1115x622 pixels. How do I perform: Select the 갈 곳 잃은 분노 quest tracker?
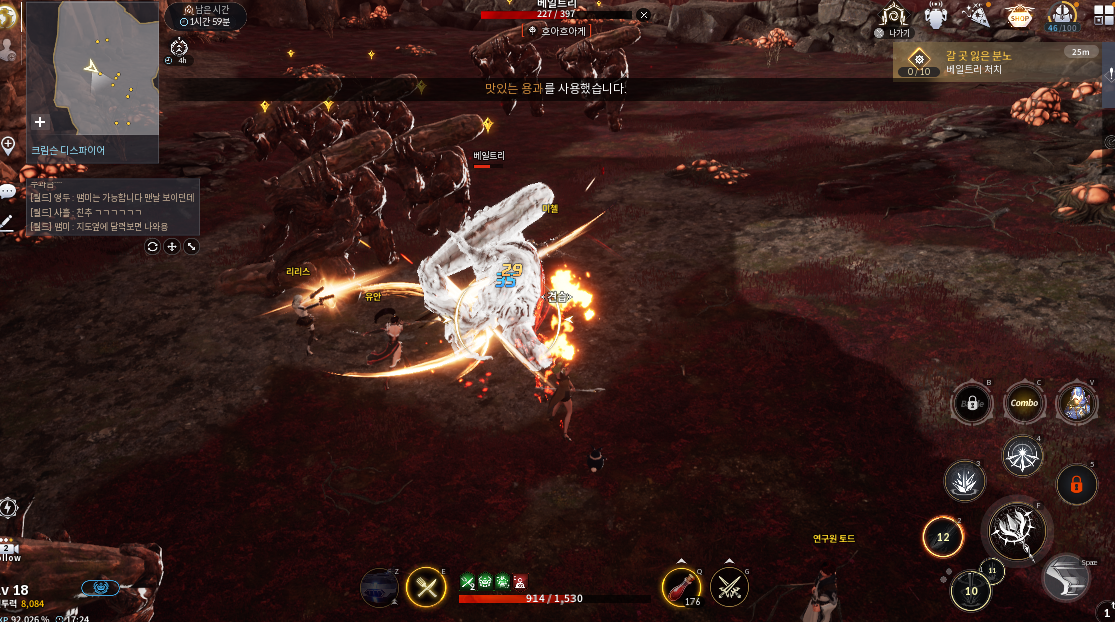992,62
